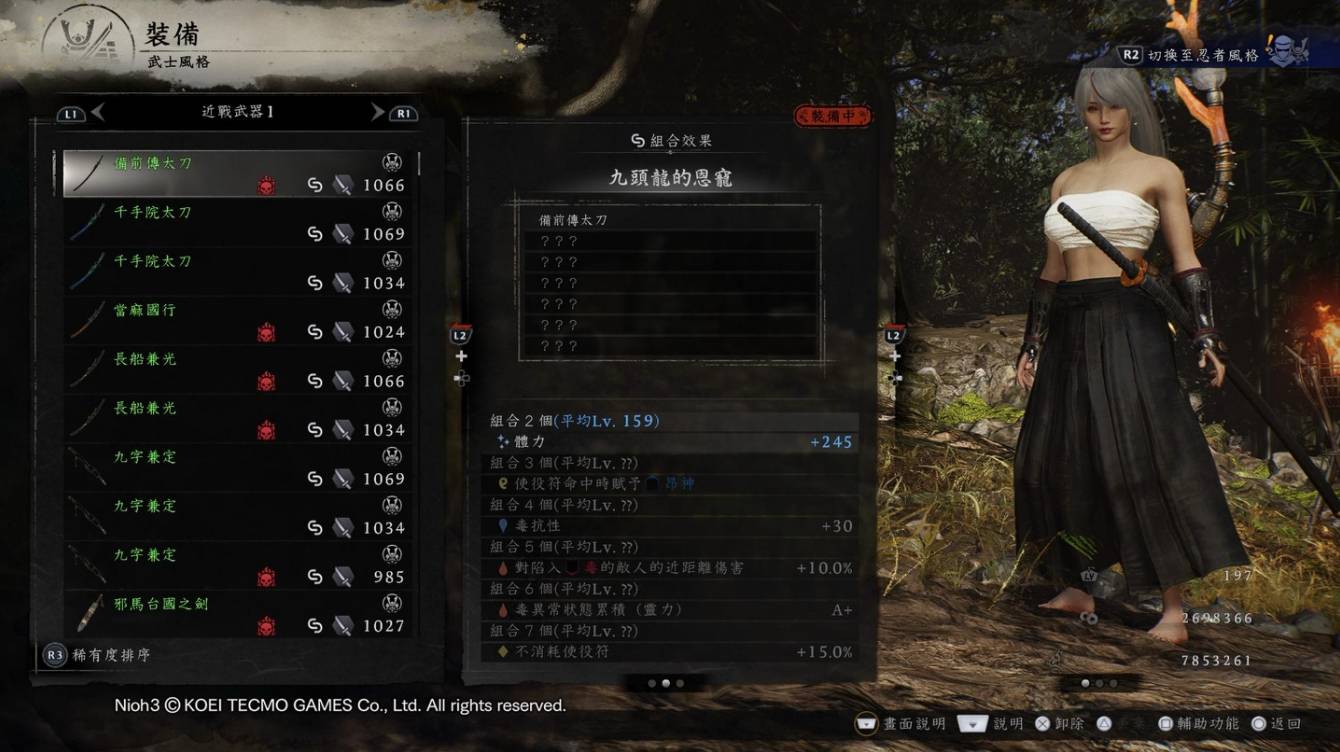Image resolution: width=1340 pixels, height=752 pixels.
Task: Choose the 九字兼定 with 985 attack
Action: [x=238, y=566]
